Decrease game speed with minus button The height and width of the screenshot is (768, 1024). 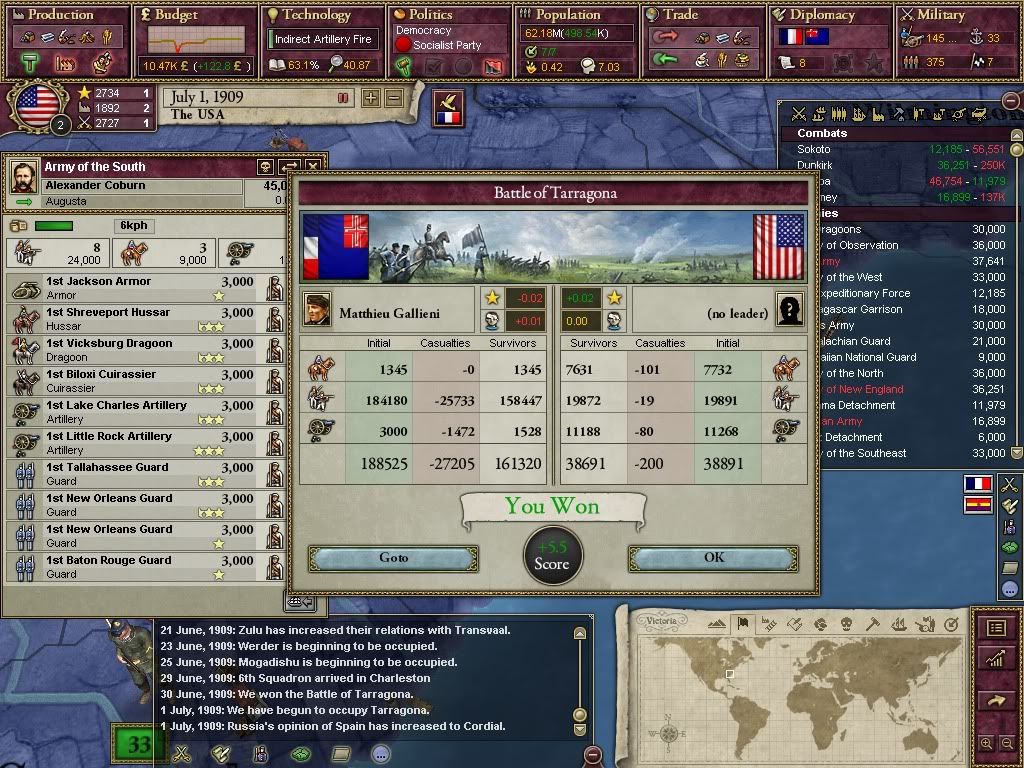(x=393, y=98)
